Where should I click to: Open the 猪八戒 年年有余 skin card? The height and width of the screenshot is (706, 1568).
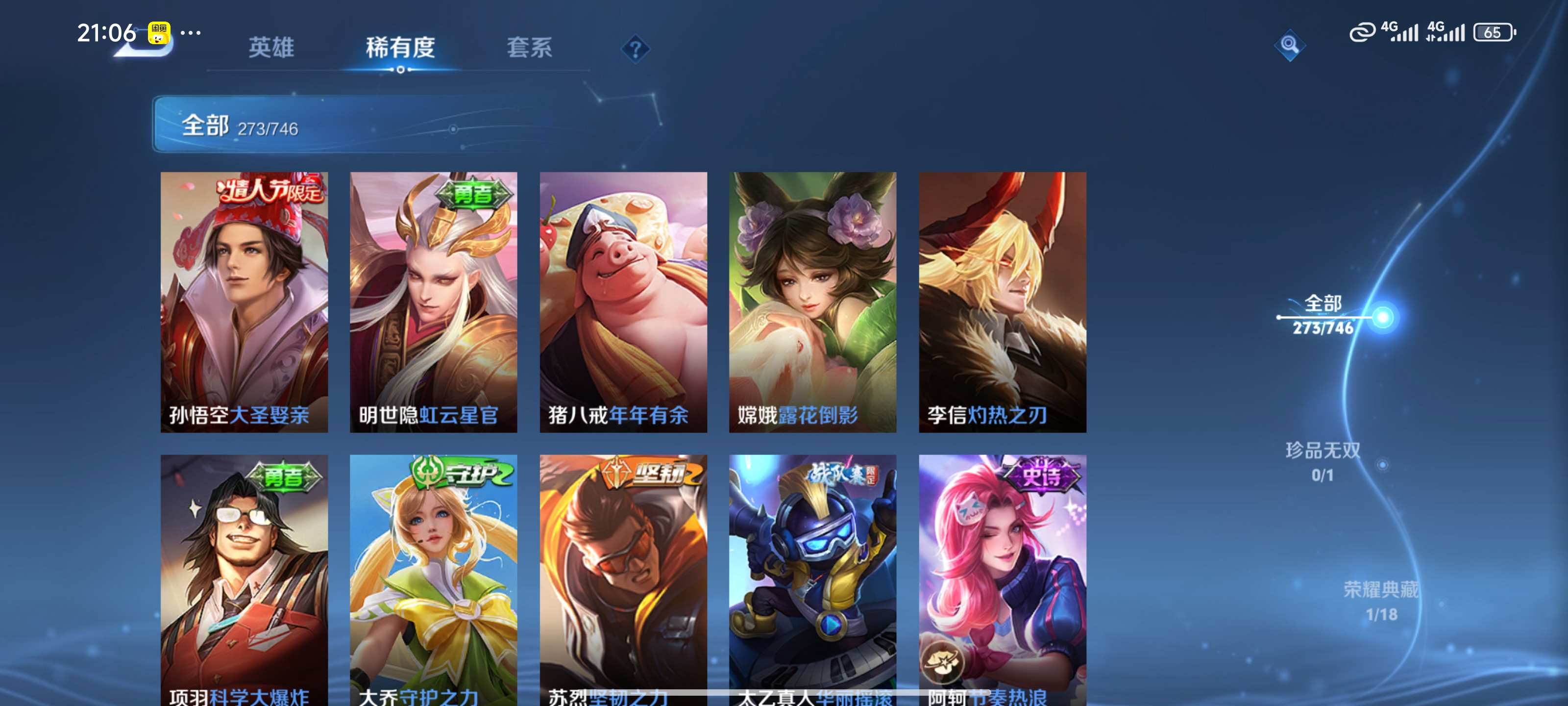623,302
